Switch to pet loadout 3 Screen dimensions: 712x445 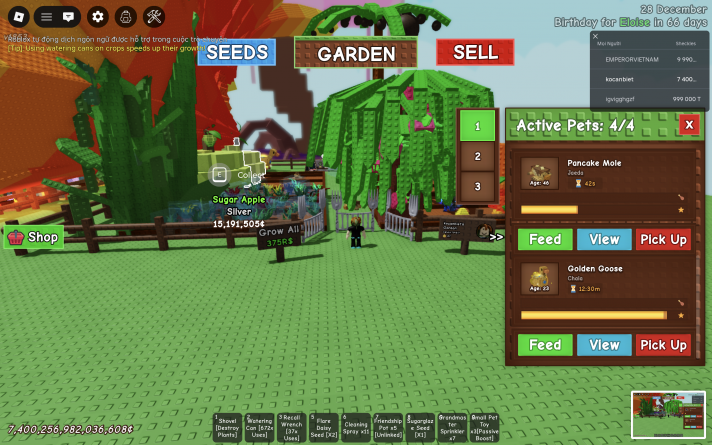point(477,186)
